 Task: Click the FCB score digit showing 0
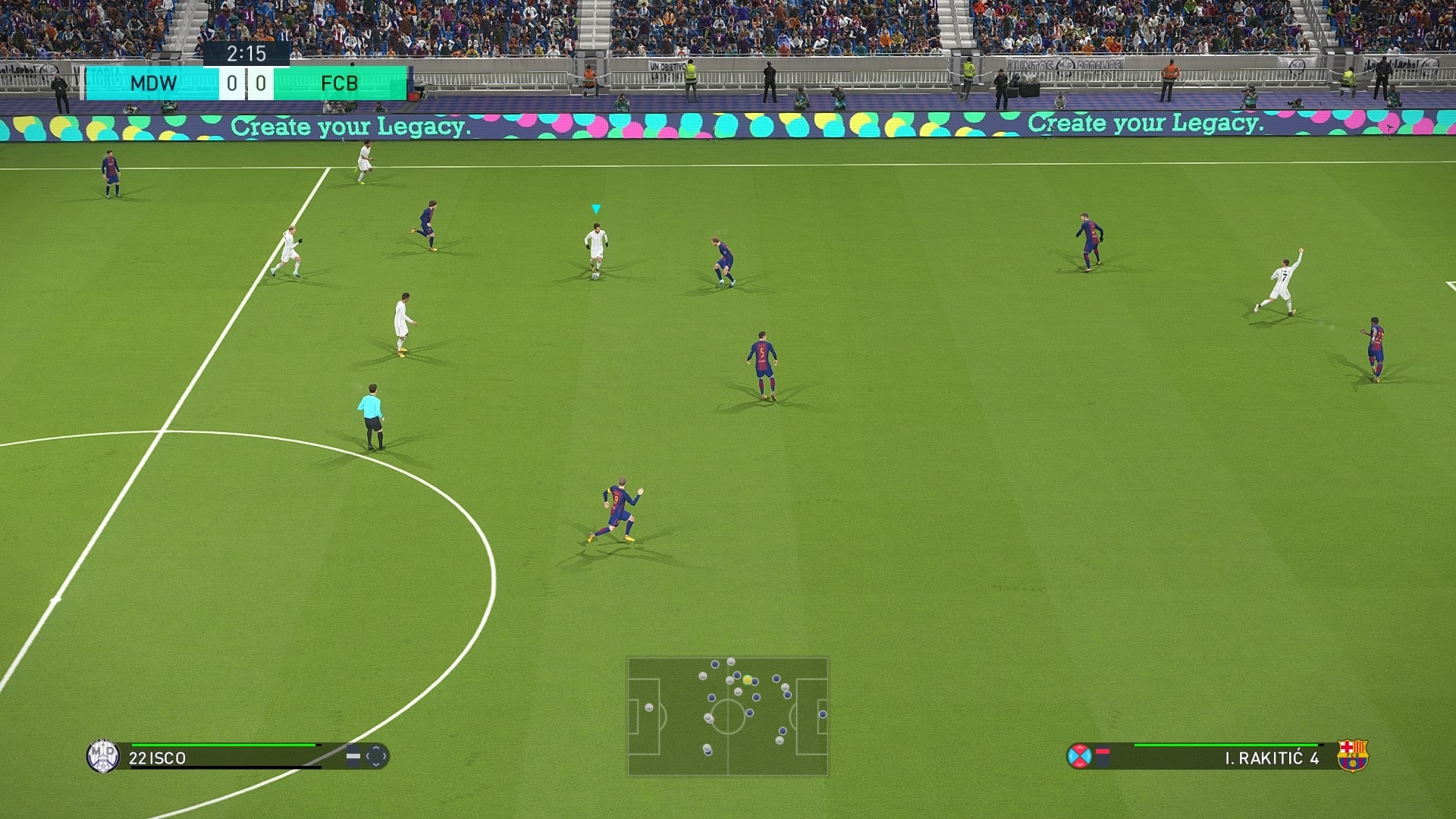(260, 83)
